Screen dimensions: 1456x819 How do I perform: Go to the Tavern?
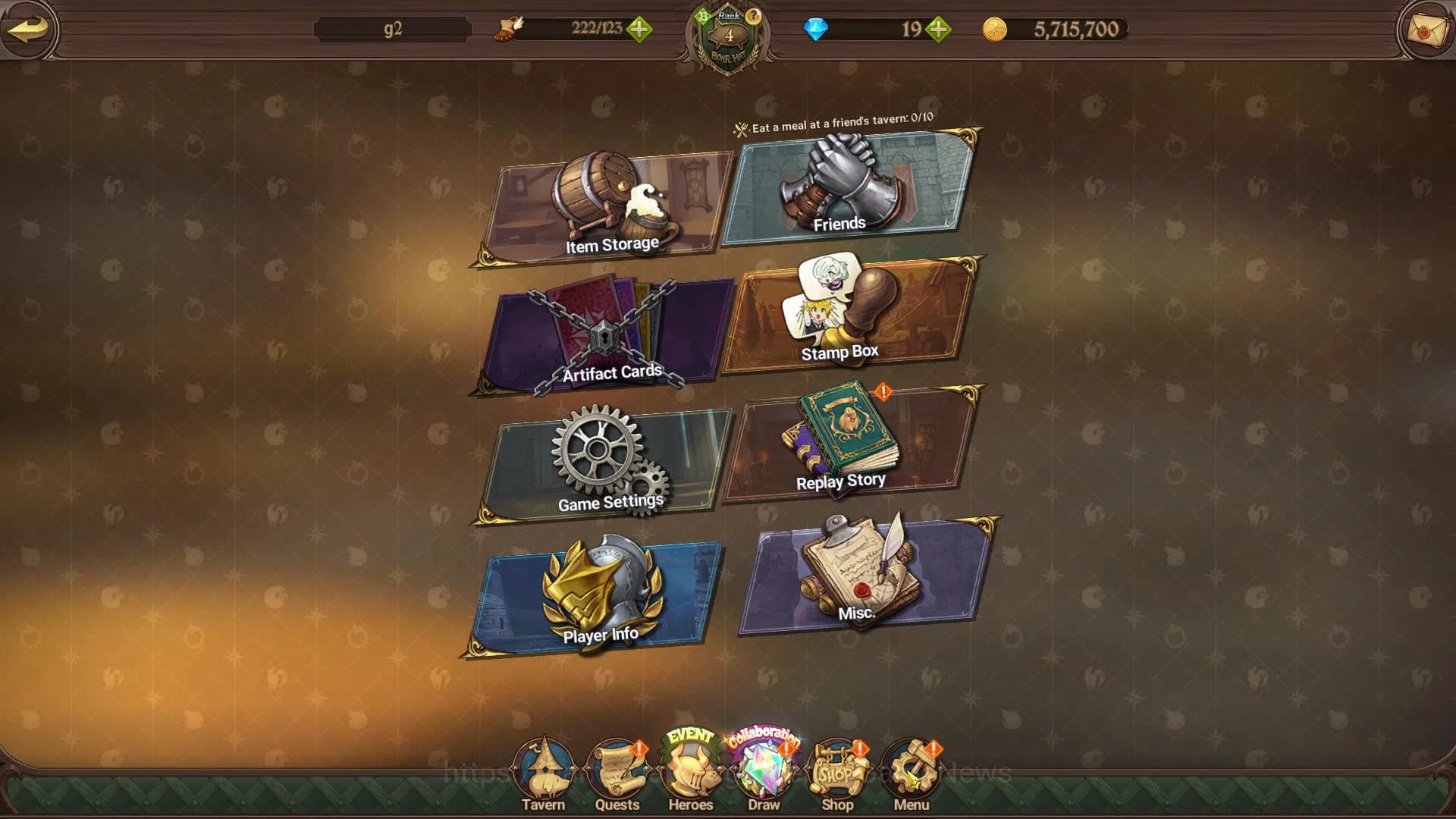[x=543, y=775]
